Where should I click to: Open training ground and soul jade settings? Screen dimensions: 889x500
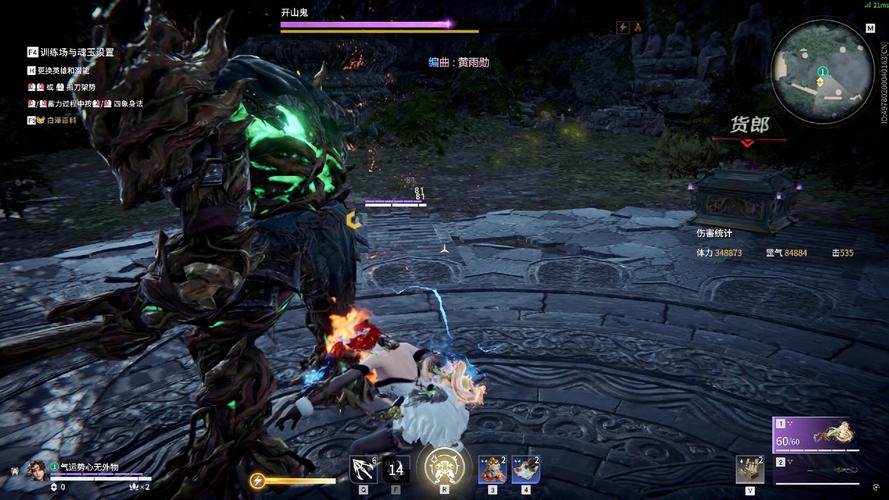pyautogui.click(x=76, y=52)
